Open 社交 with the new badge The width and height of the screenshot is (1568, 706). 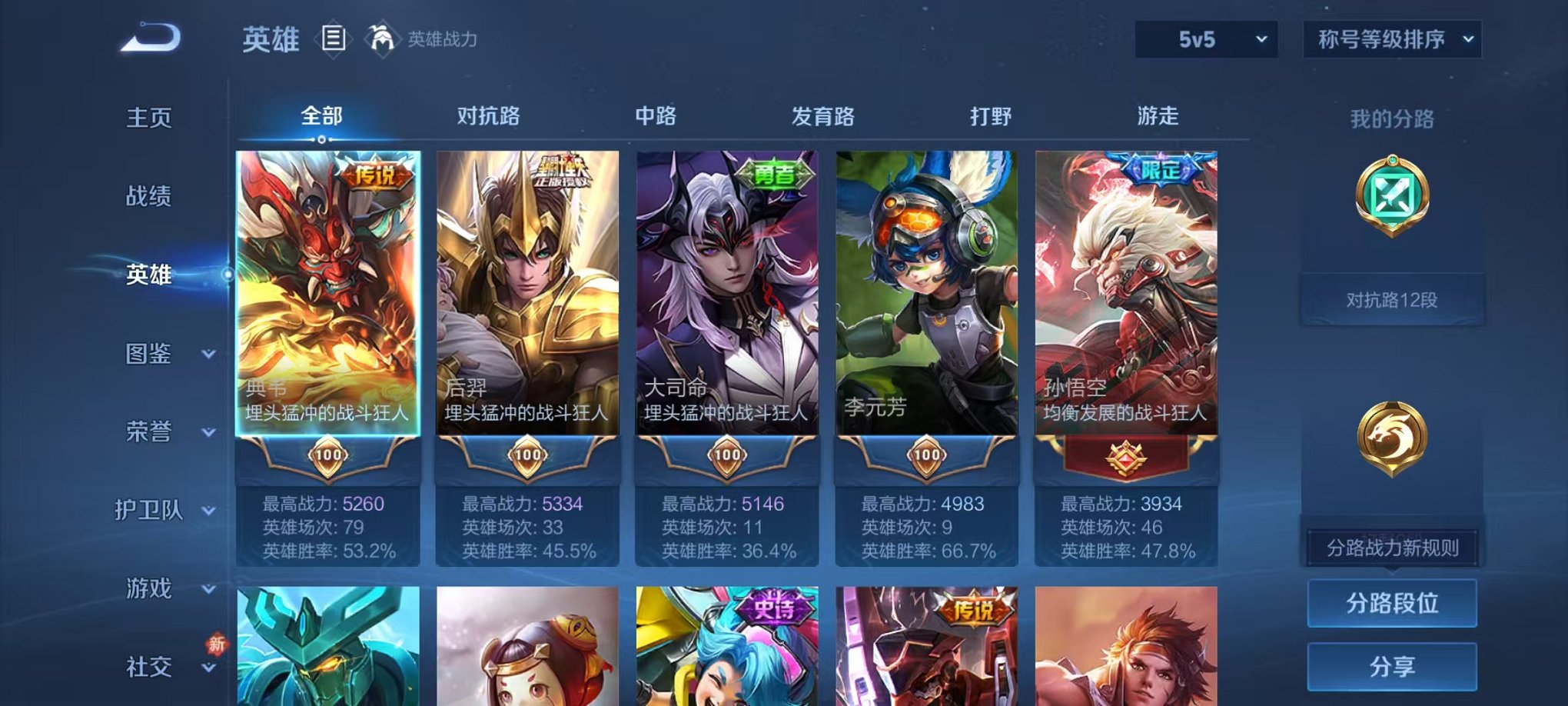coord(148,668)
